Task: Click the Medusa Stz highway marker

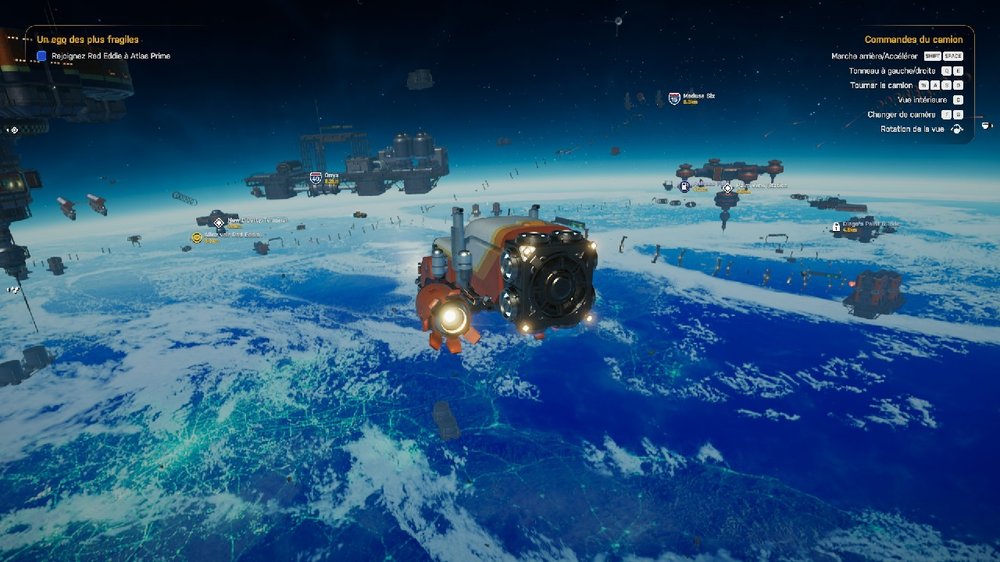Action: tap(674, 98)
